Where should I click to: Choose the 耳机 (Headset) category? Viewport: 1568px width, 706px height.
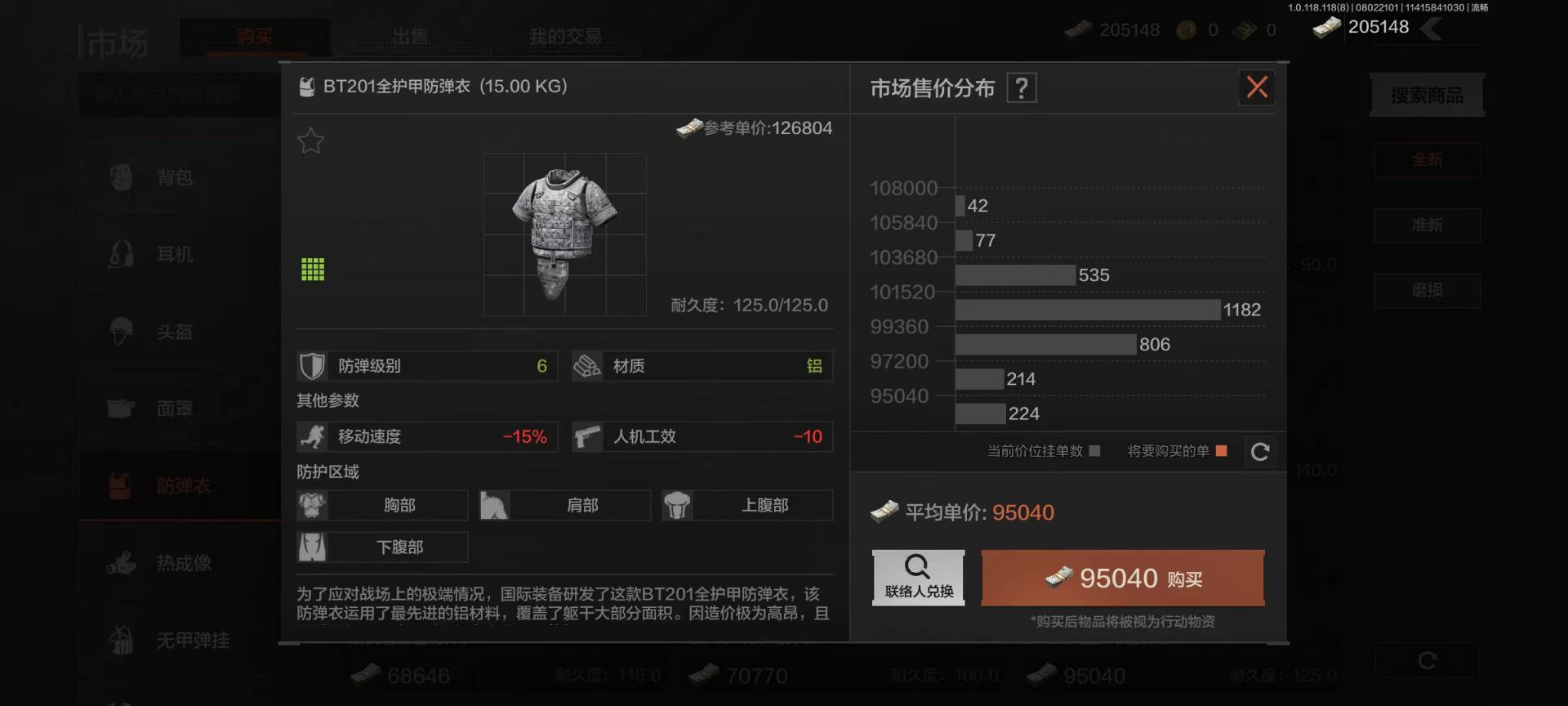pyautogui.click(x=175, y=255)
